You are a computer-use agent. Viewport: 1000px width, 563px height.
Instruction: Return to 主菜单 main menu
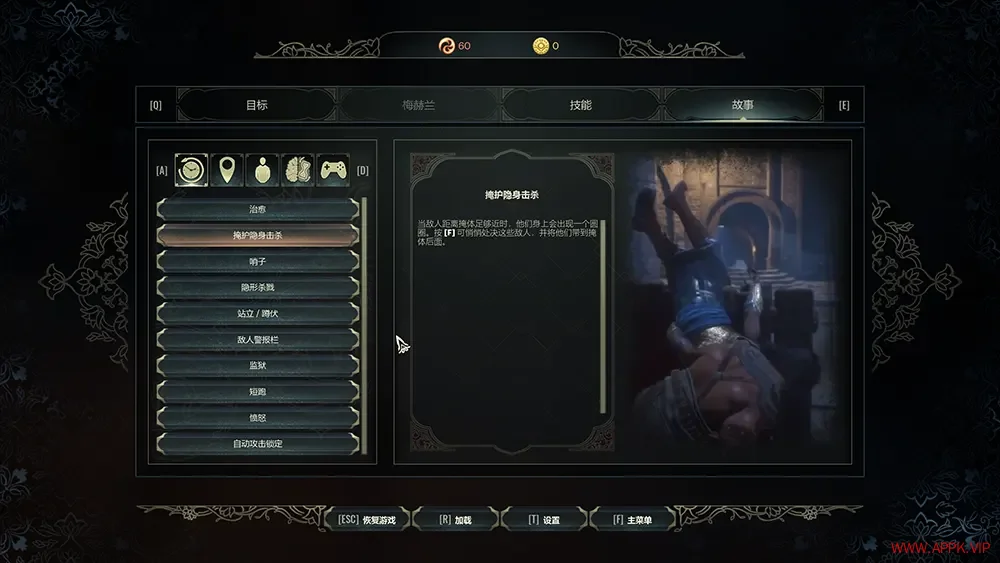click(x=632, y=520)
